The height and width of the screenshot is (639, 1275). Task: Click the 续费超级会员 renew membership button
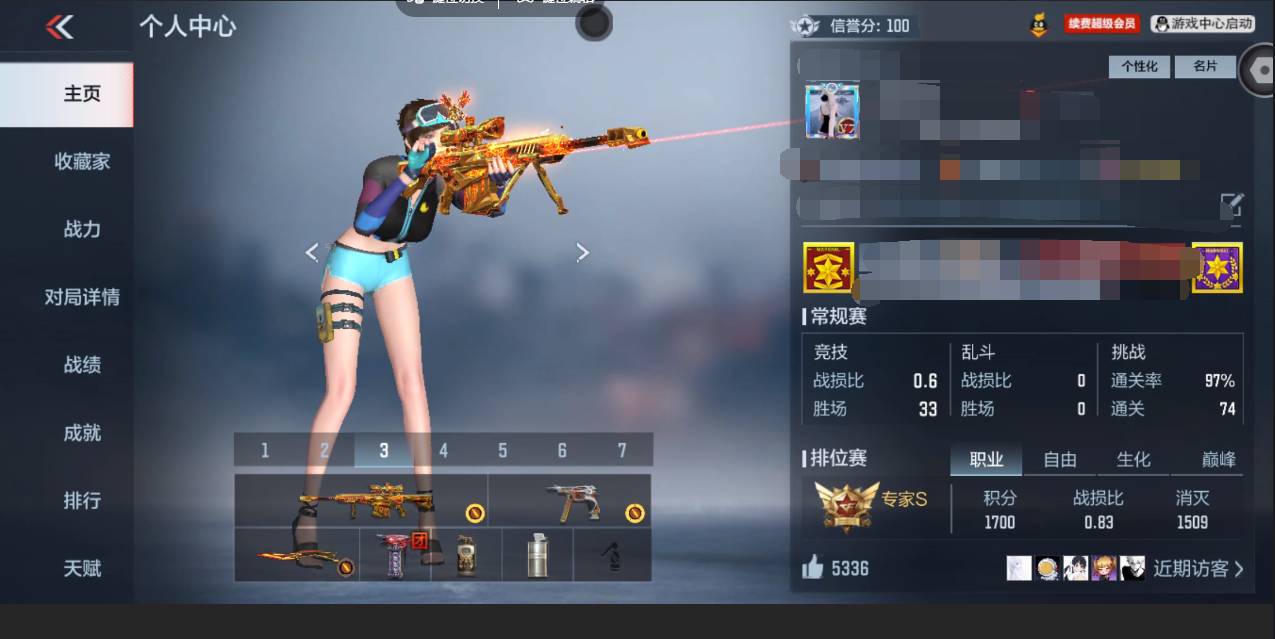tap(1102, 24)
